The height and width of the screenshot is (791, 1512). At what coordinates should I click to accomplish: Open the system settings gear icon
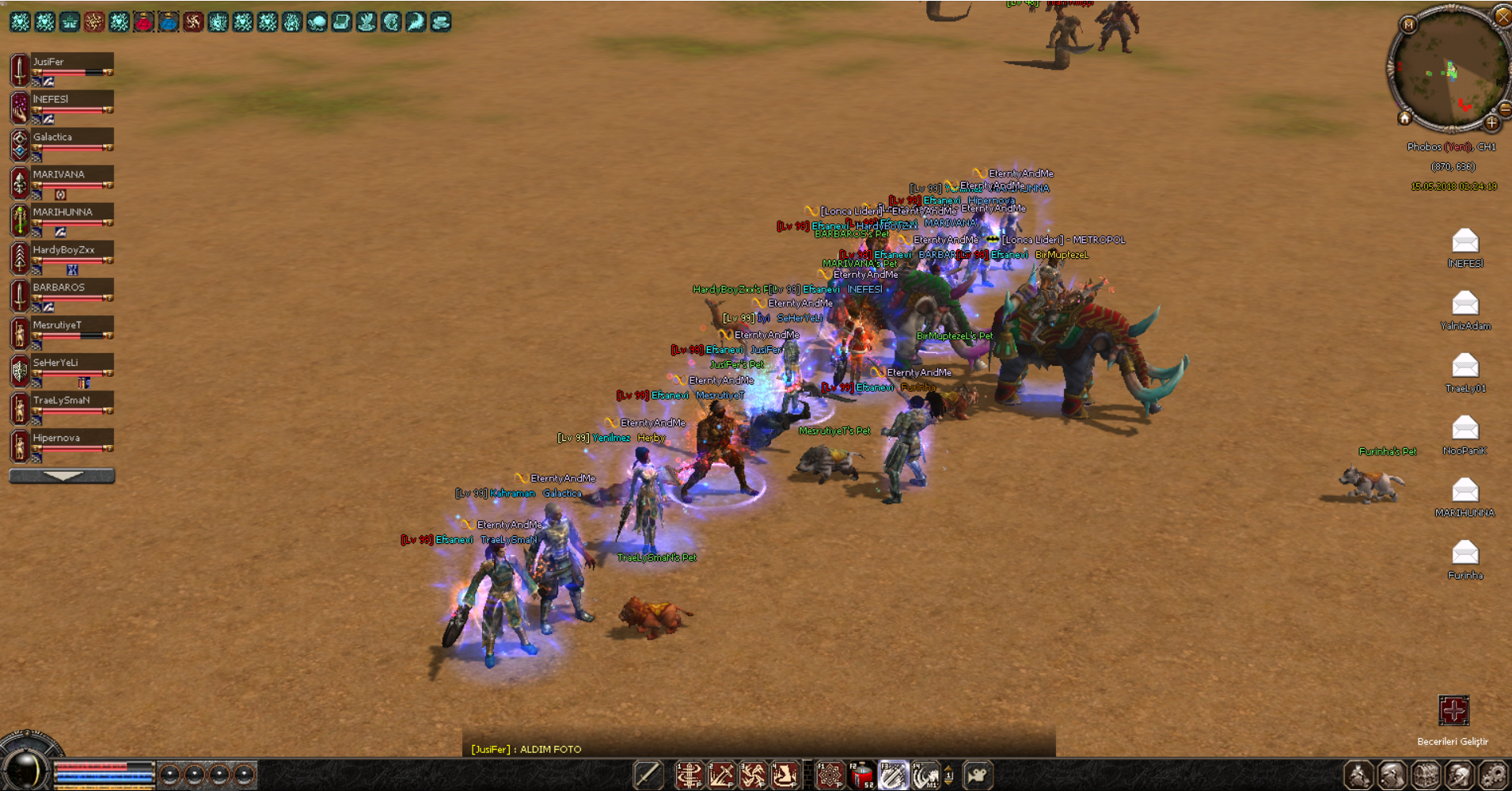click(1493, 776)
